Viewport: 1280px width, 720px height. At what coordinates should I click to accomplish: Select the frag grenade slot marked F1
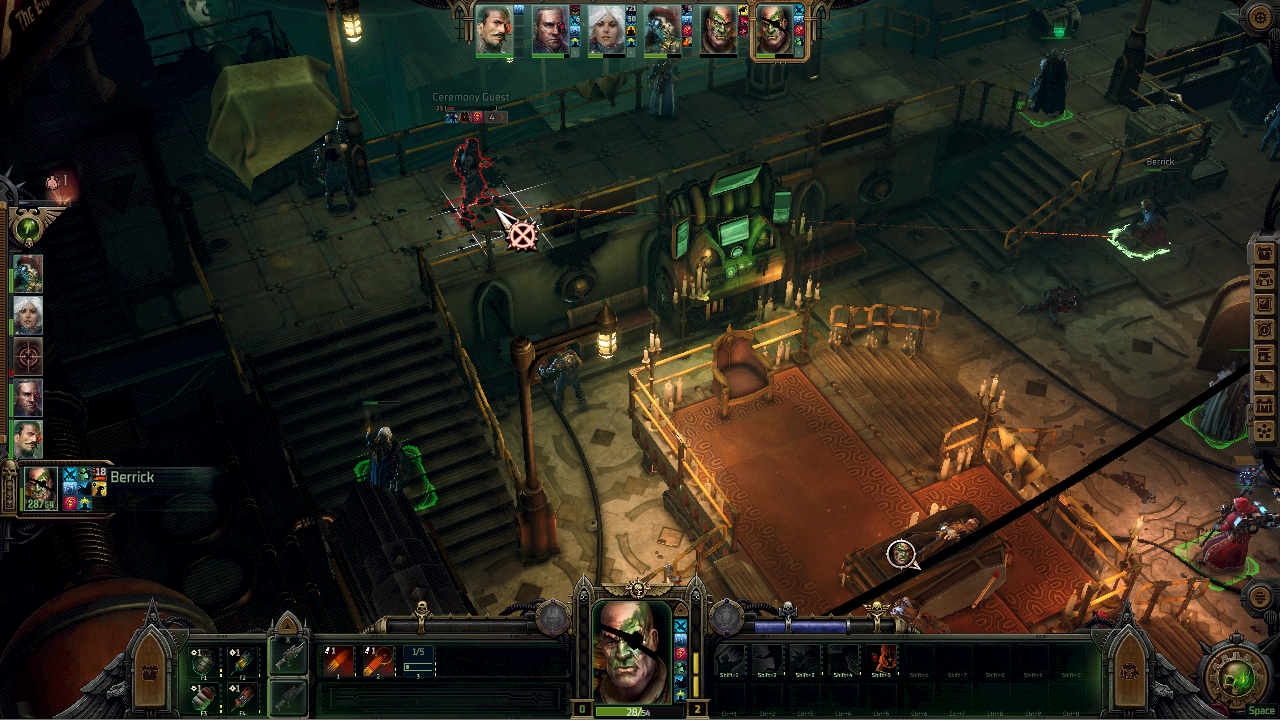pos(204,662)
